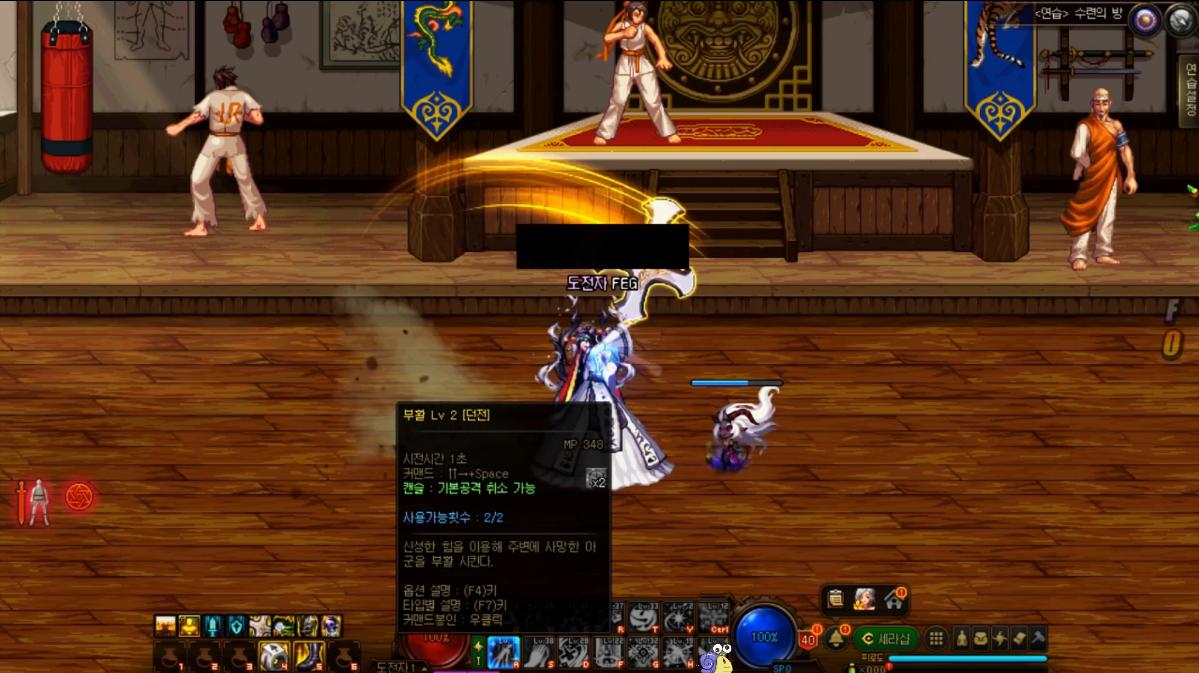This screenshot has height=673, width=1199.
Task: Open the 세라샵 cash shop
Action: click(886, 638)
